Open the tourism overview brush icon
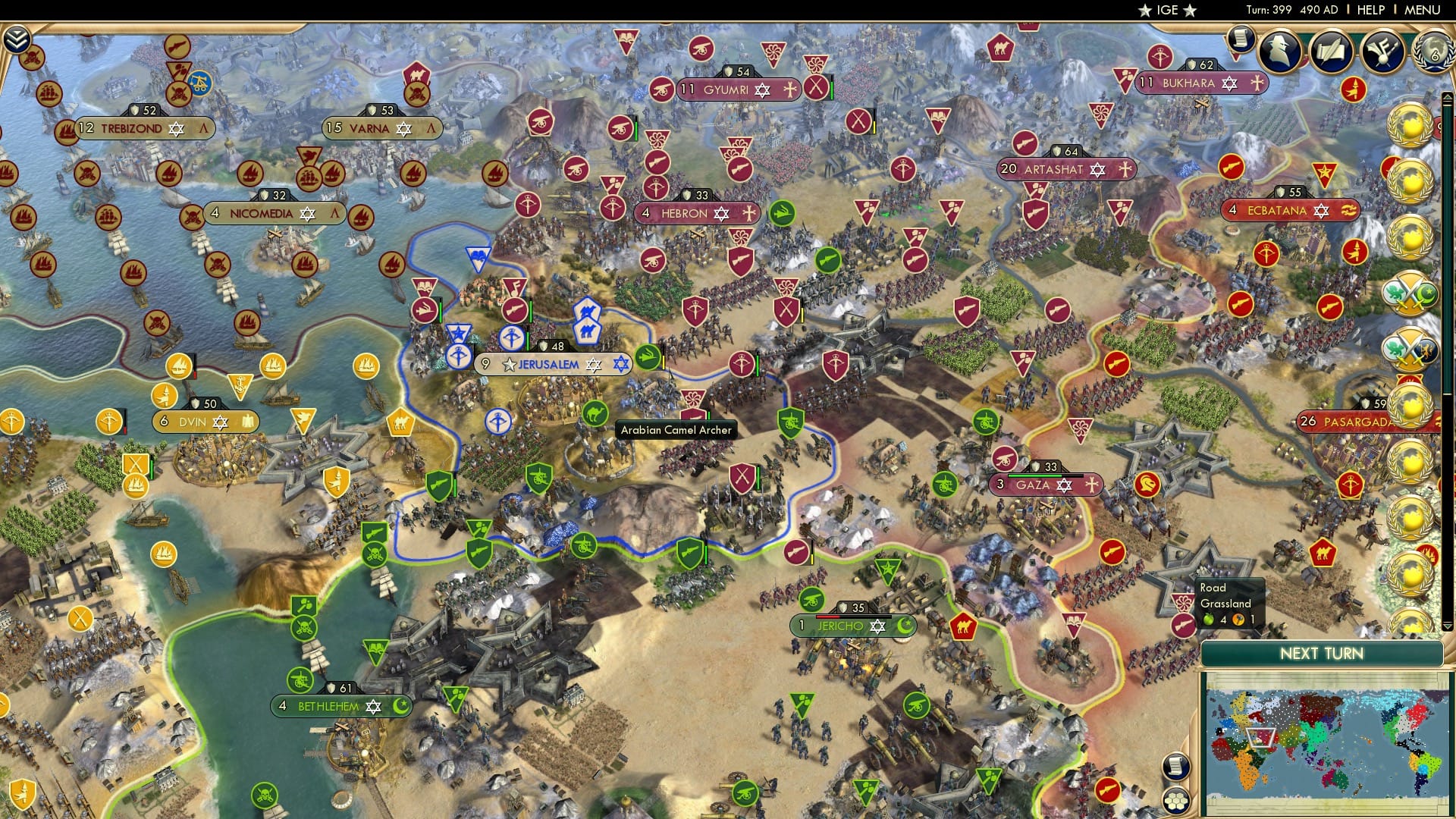 (x=1382, y=52)
